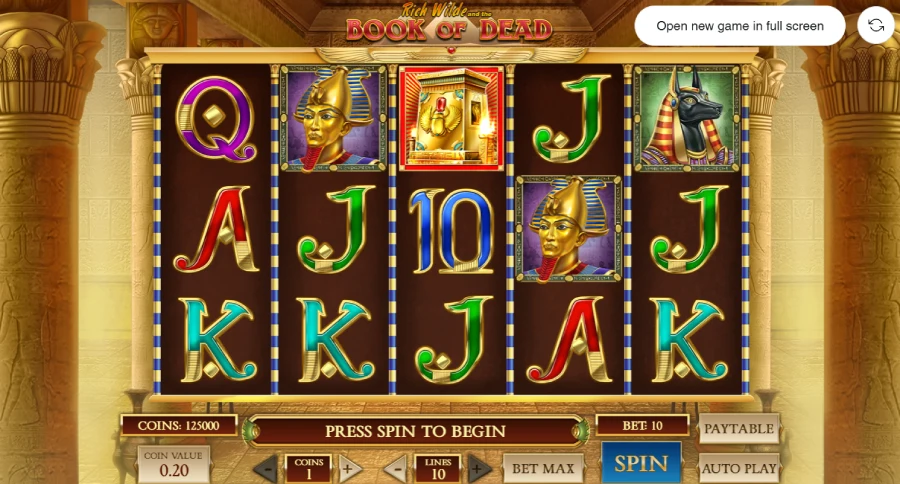The height and width of the screenshot is (484, 900).
Task: Click the circular refresh icon
Action: [x=876, y=26]
